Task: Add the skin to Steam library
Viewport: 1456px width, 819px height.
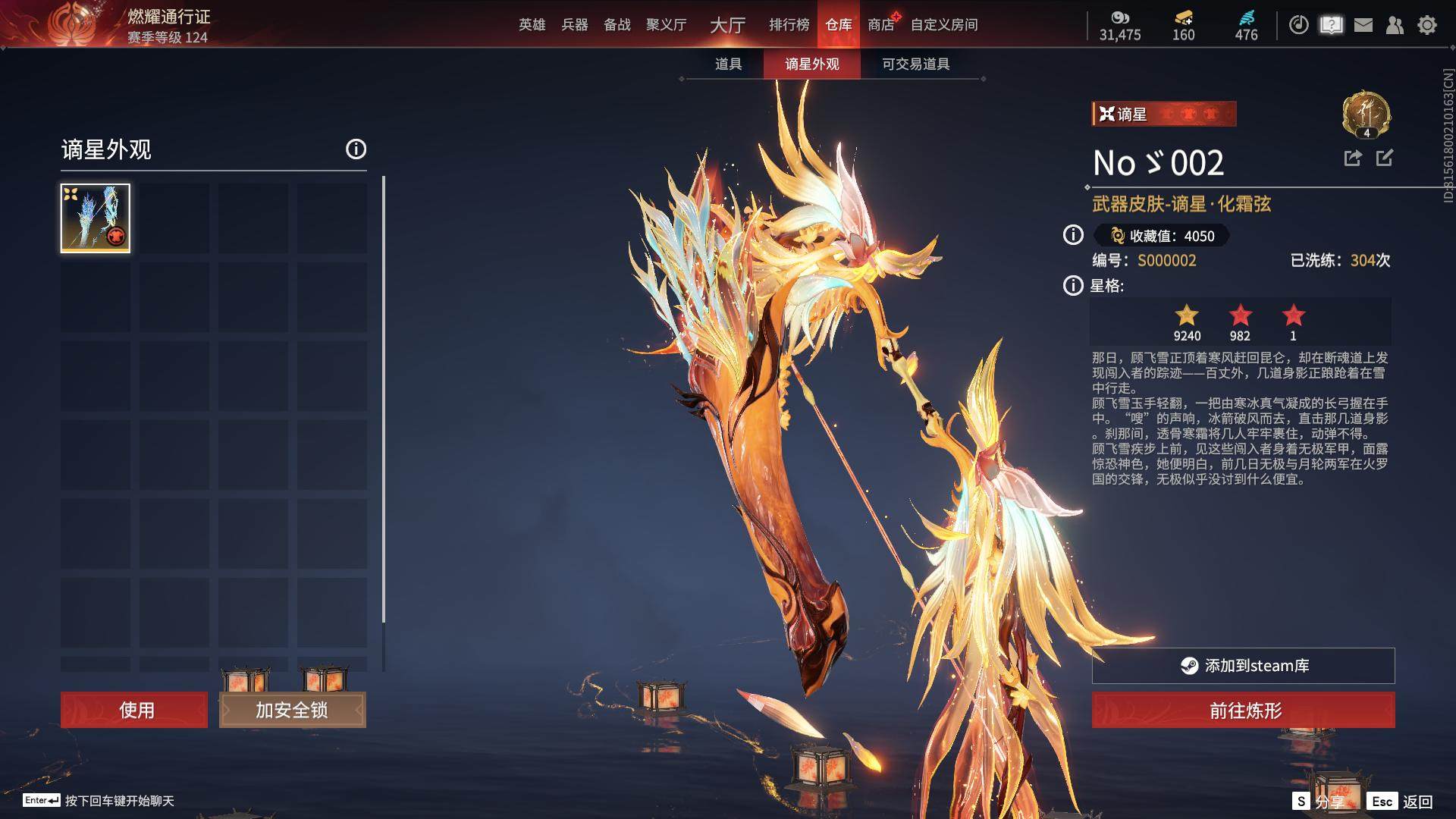Action: pos(1243,665)
